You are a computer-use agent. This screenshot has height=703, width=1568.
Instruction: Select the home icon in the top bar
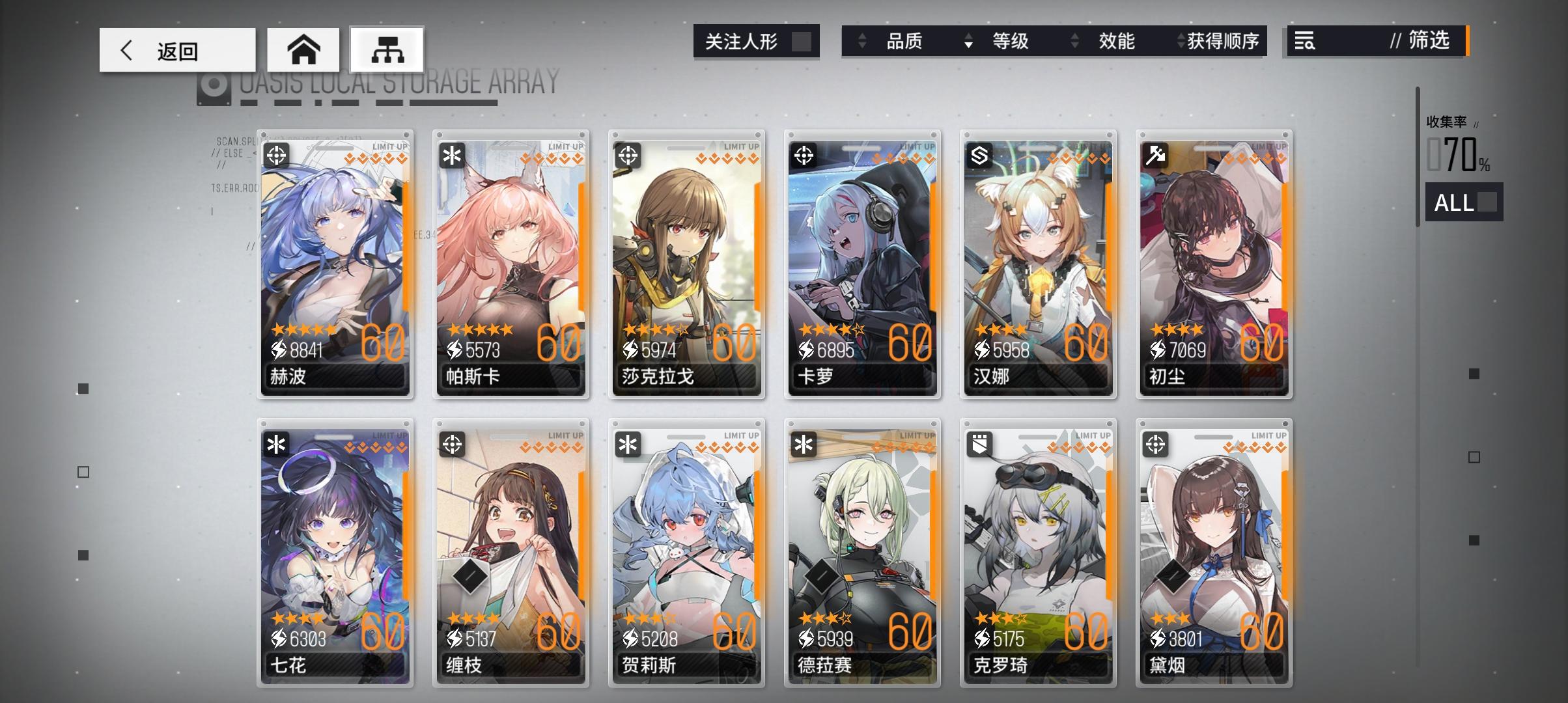click(305, 49)
